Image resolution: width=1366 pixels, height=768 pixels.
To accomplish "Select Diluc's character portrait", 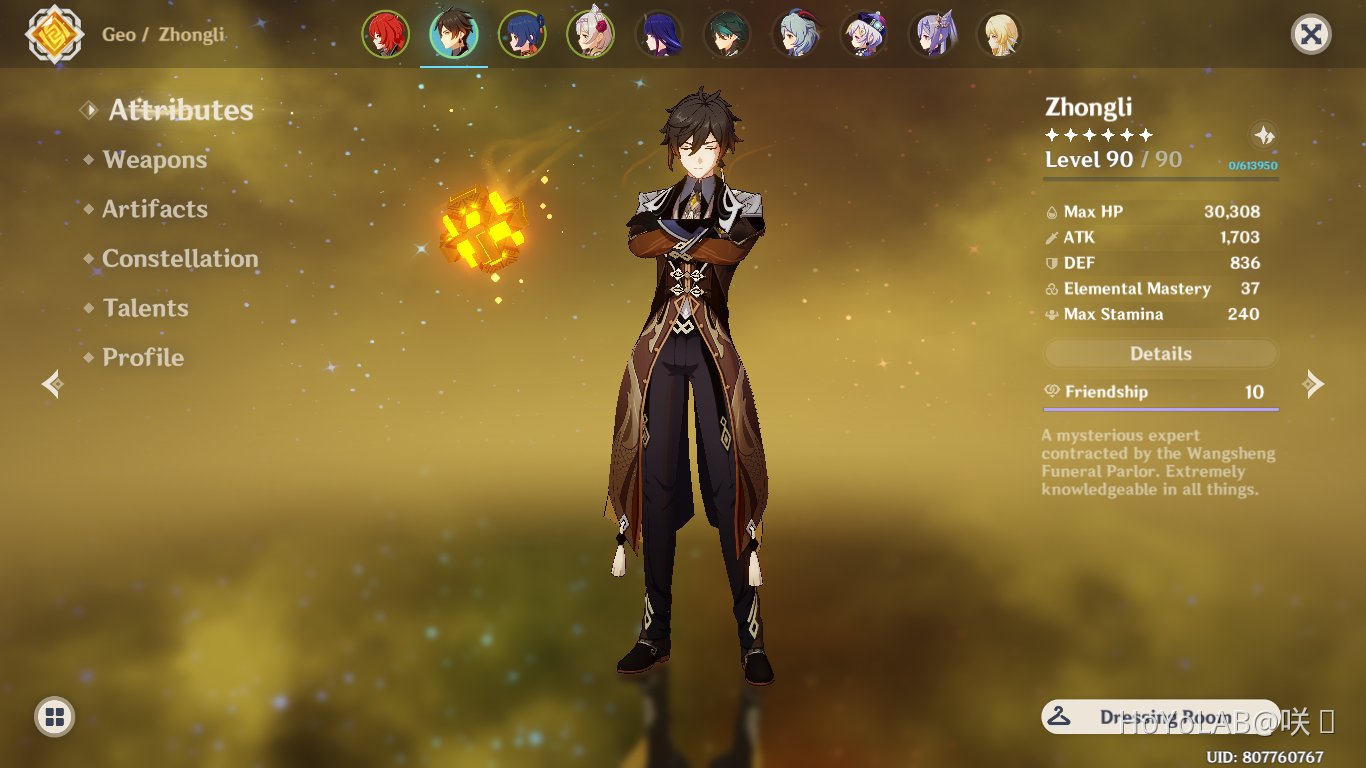I will tap(387, 32).
